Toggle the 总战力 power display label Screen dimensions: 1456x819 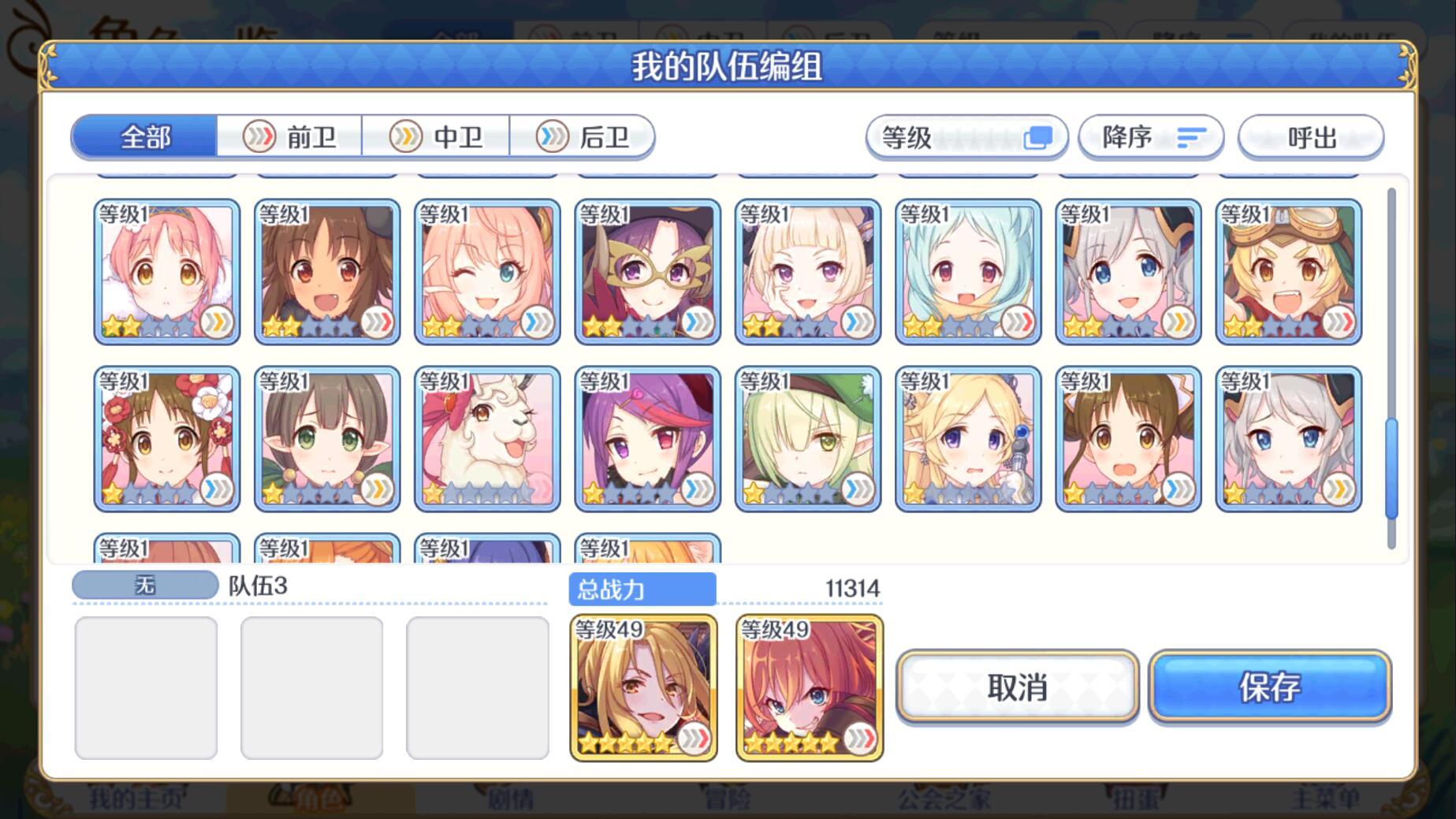click(x=641, y=589)
